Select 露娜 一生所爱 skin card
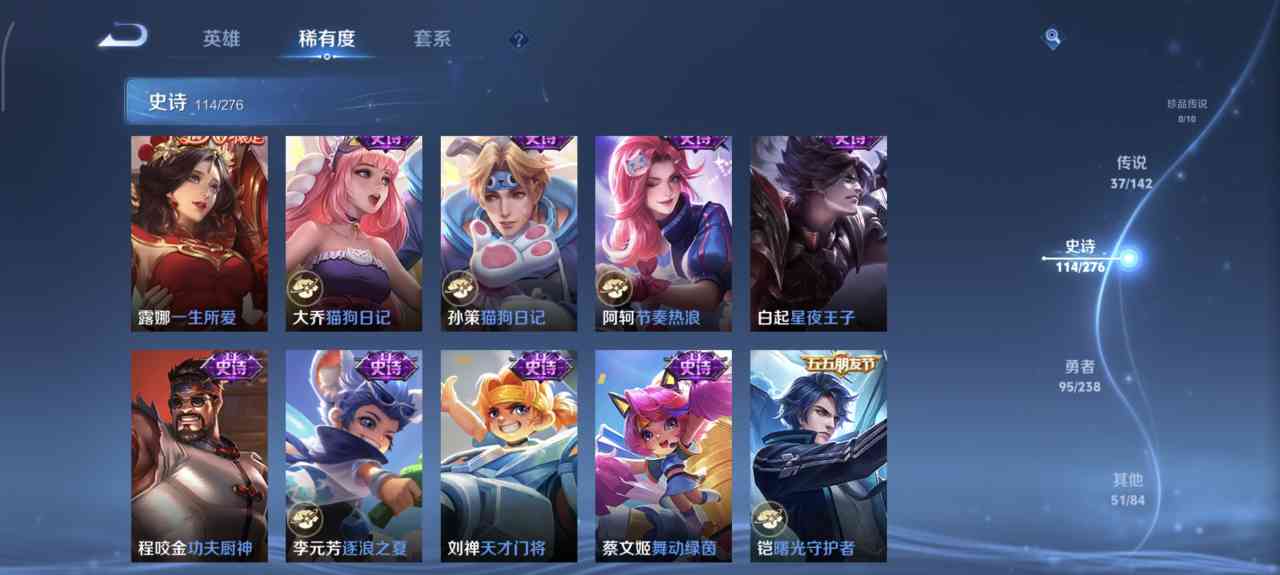This screenshot has height=575, width=1280. (x=199, y=233)
